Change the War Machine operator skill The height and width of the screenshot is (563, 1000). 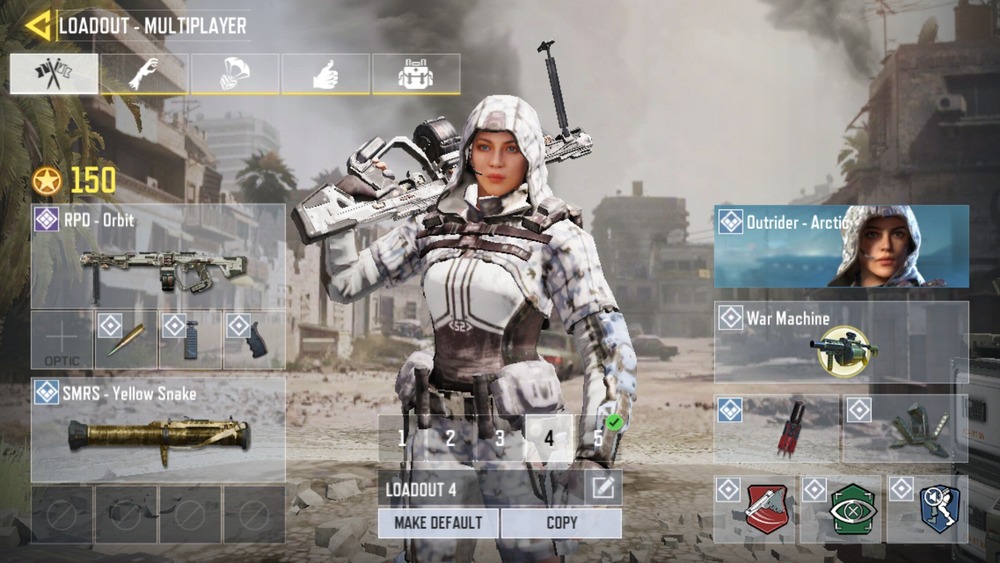click(841, 342)
